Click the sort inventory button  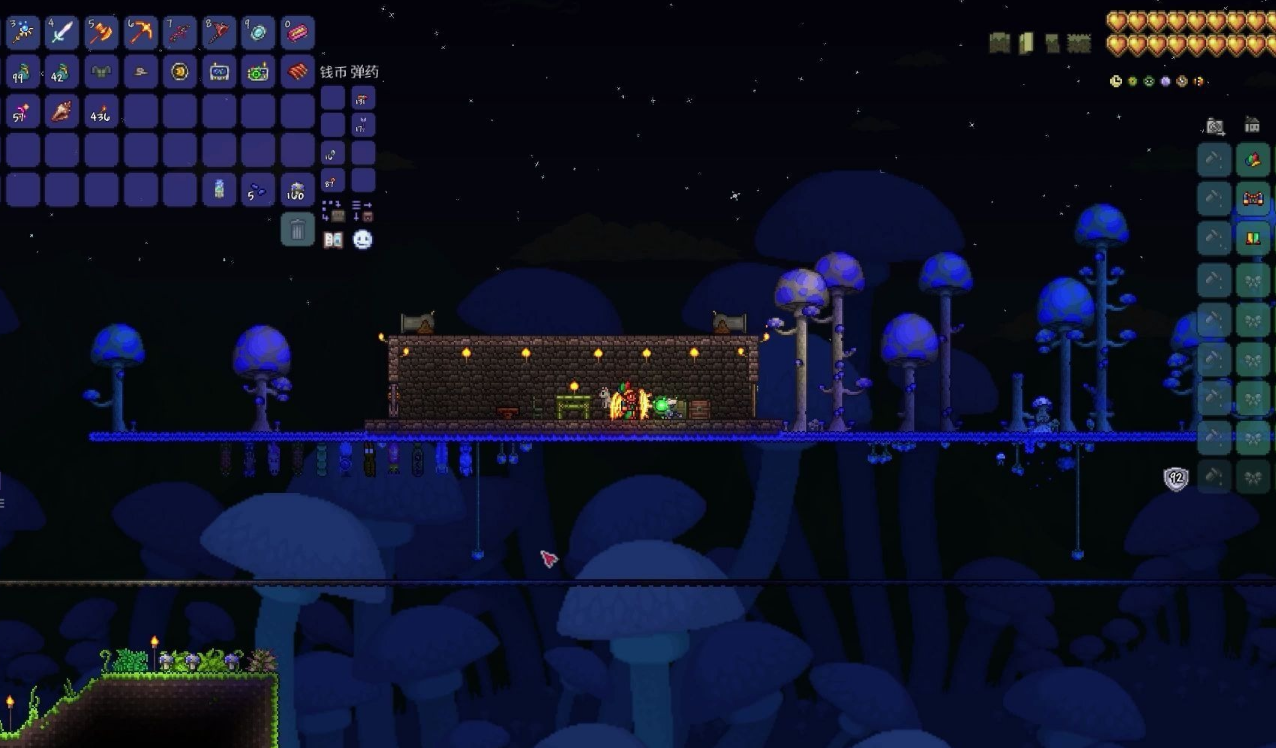[362, 211]
